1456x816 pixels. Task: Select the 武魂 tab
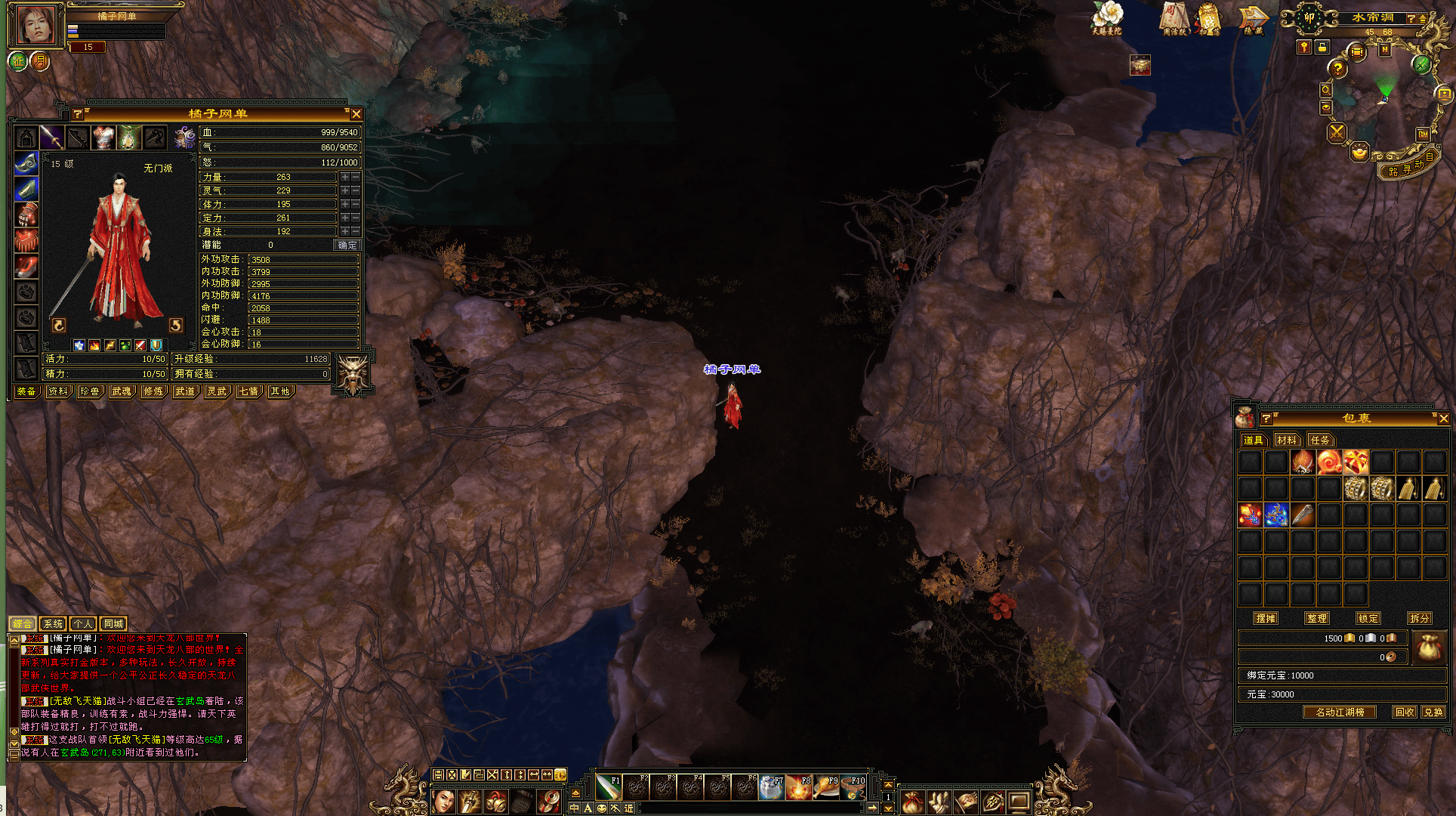point(122,391)
